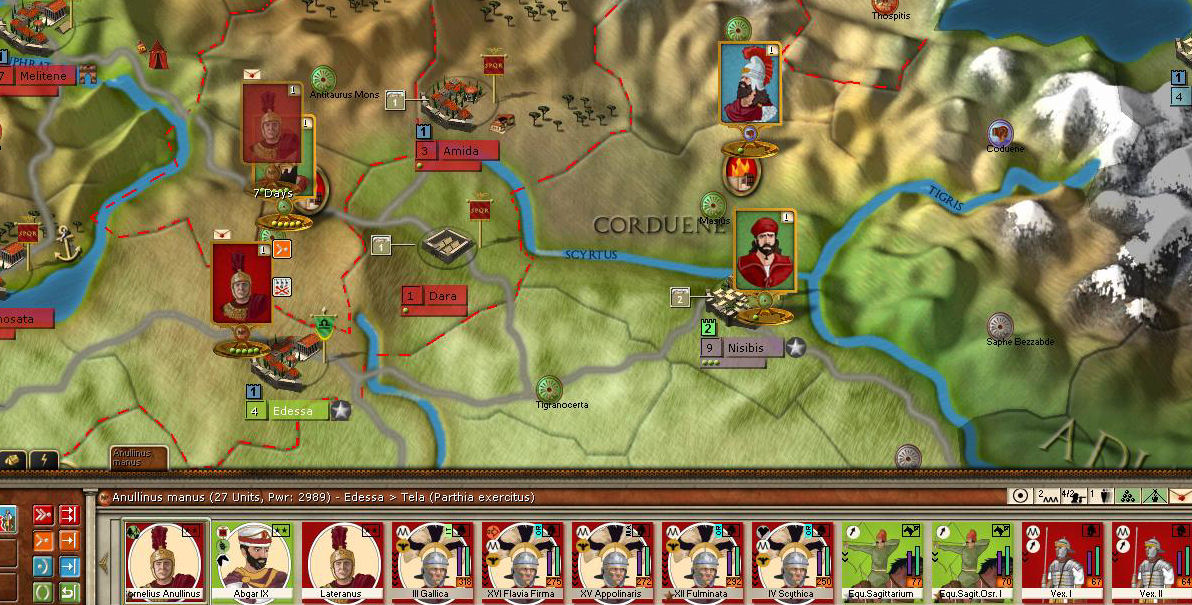Choose the blue defensive posture button
1192x605 pixels.
(x=44, y=567)
